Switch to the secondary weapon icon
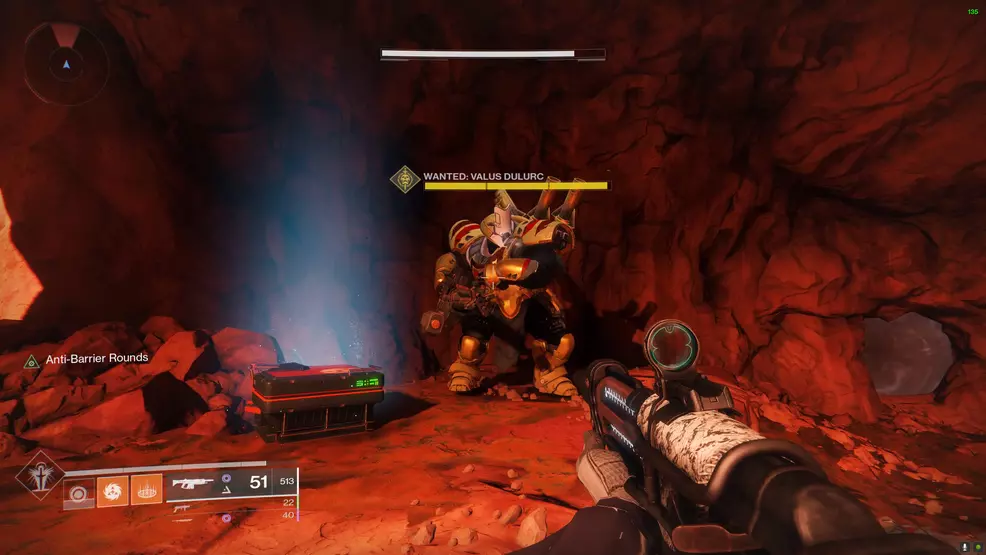 tap(181, 507)
